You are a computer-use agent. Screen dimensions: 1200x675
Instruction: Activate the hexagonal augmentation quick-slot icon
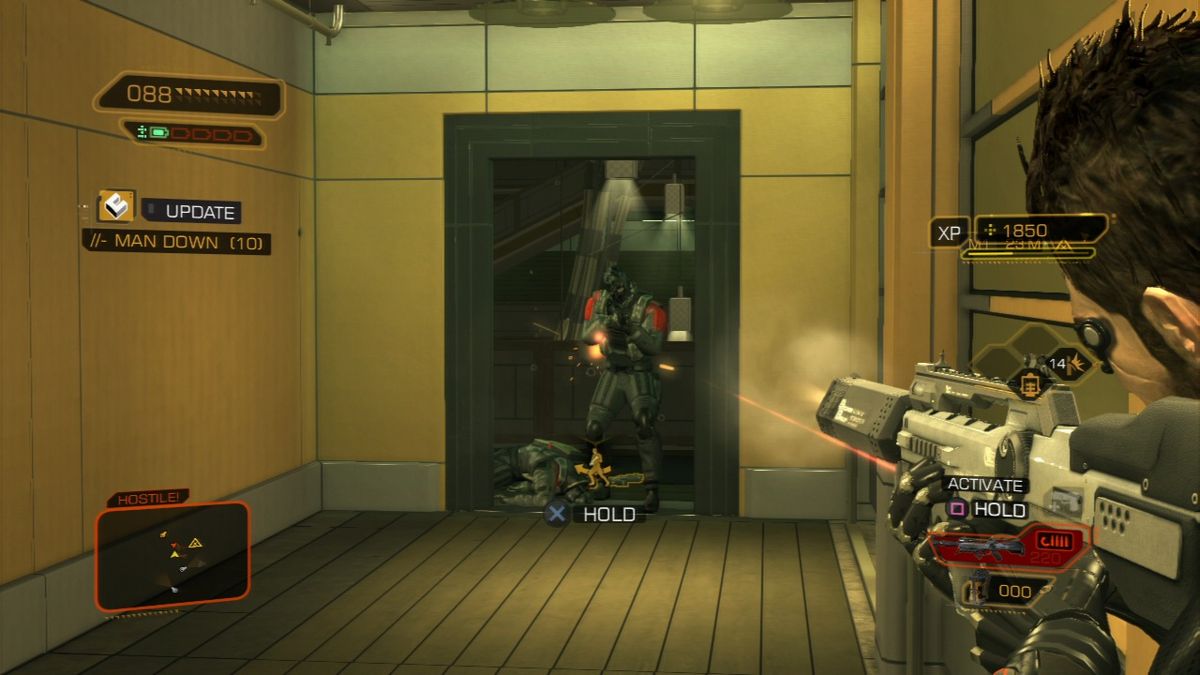click(x=1028, y=381)
